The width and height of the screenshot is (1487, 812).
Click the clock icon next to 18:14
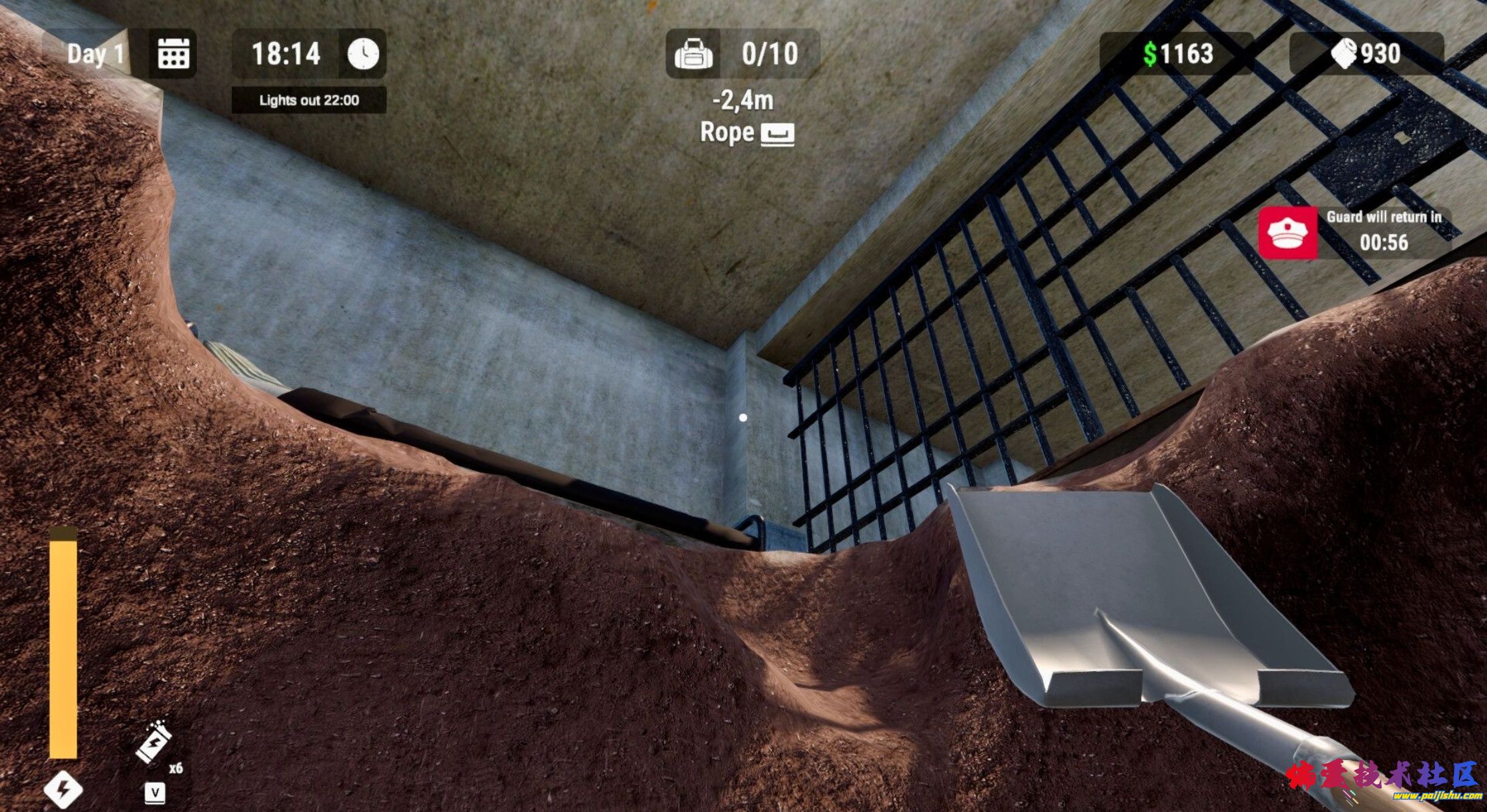[x=363, y=53]
